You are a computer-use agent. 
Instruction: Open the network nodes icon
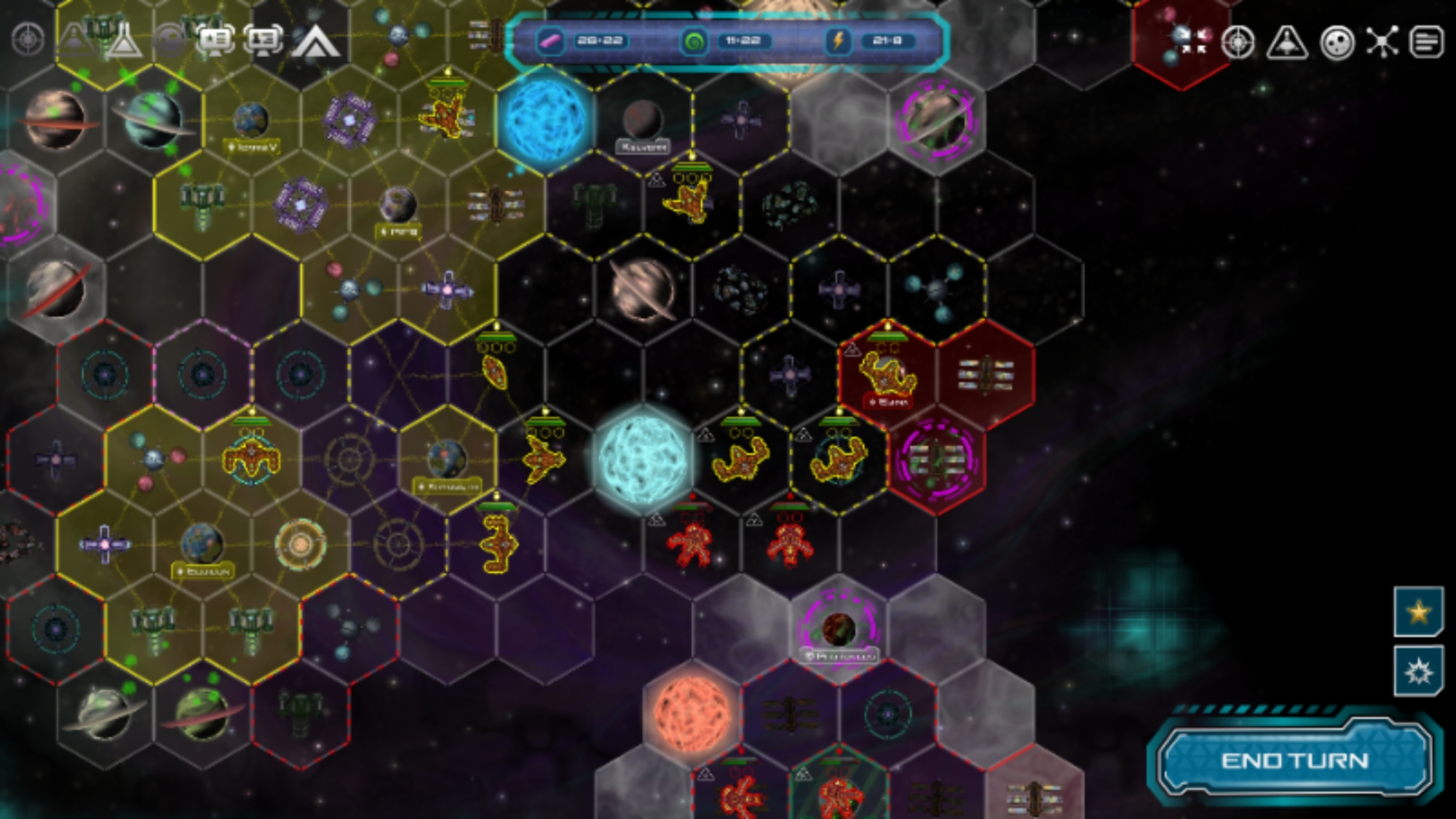click(1382, 41)
